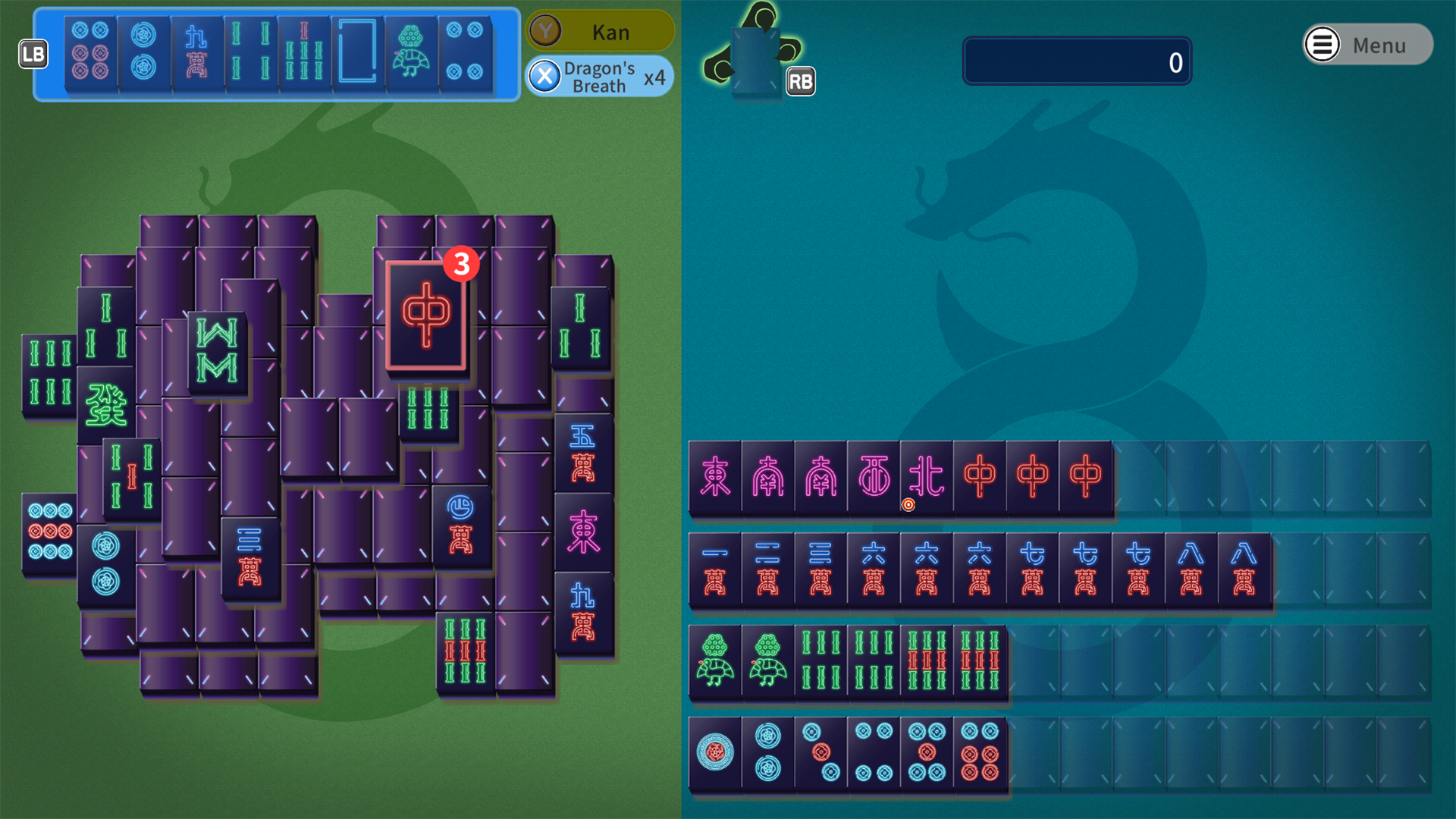
Task: Pick the white dragon tile in the top tray
Action: pos(357,52)
